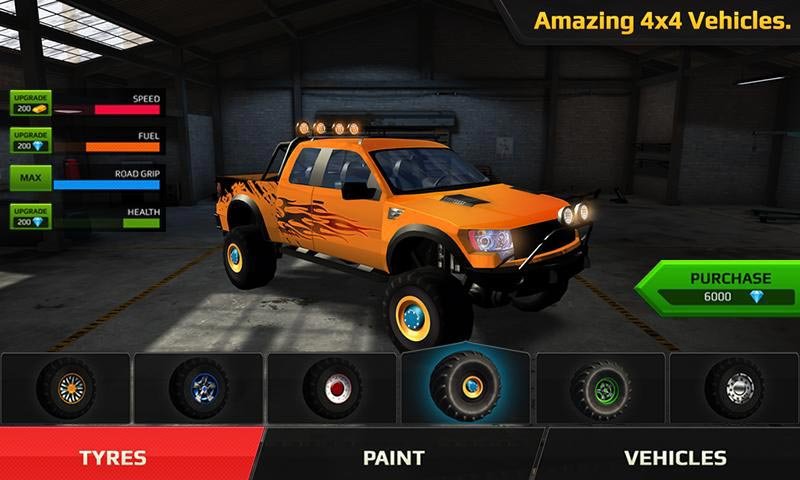
Task: Choose the tyre with orange spoked rim
Action: pyautogui.click(x=66, y=386)
